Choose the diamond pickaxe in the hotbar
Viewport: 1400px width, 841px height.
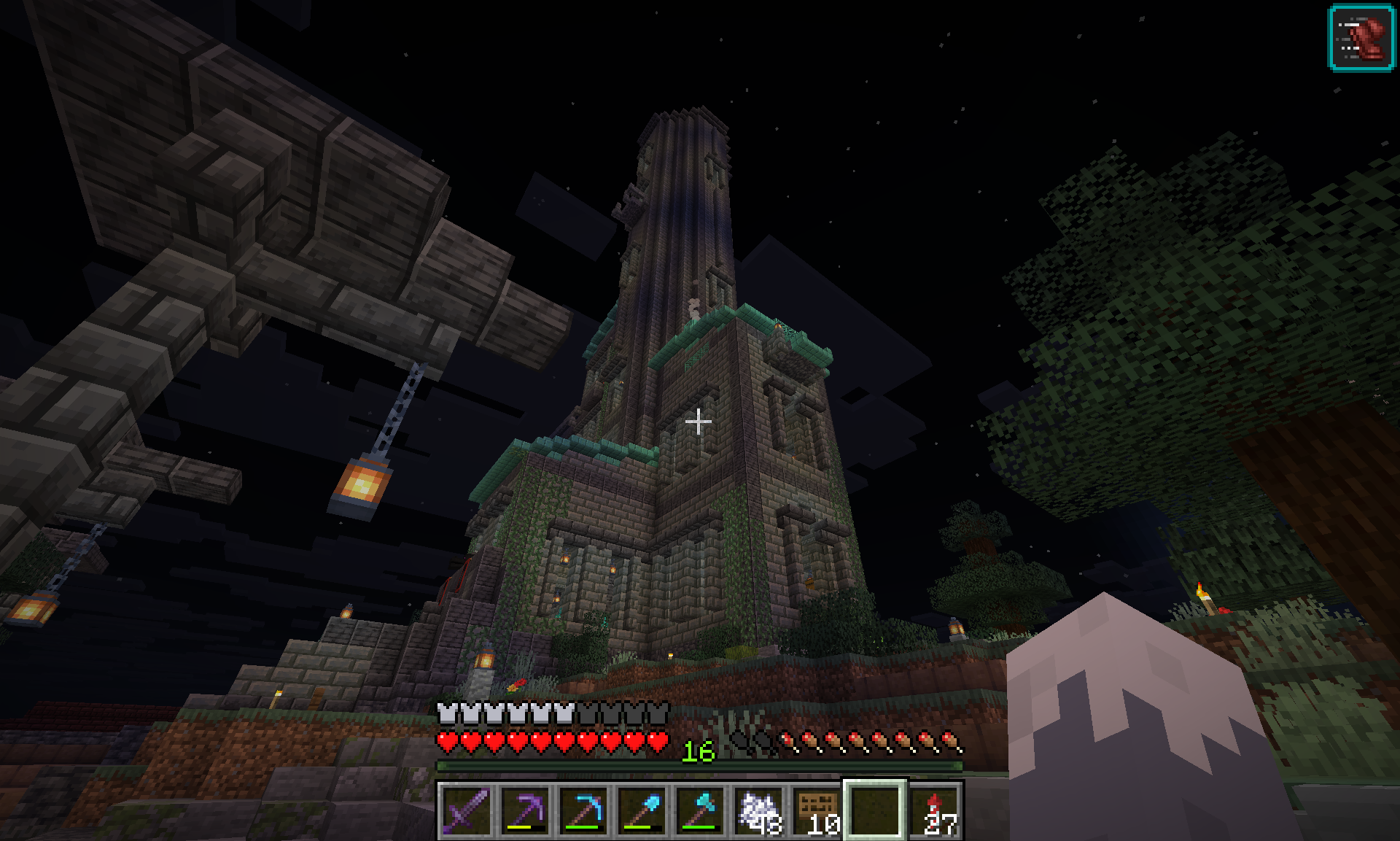[x=583, y=810]
